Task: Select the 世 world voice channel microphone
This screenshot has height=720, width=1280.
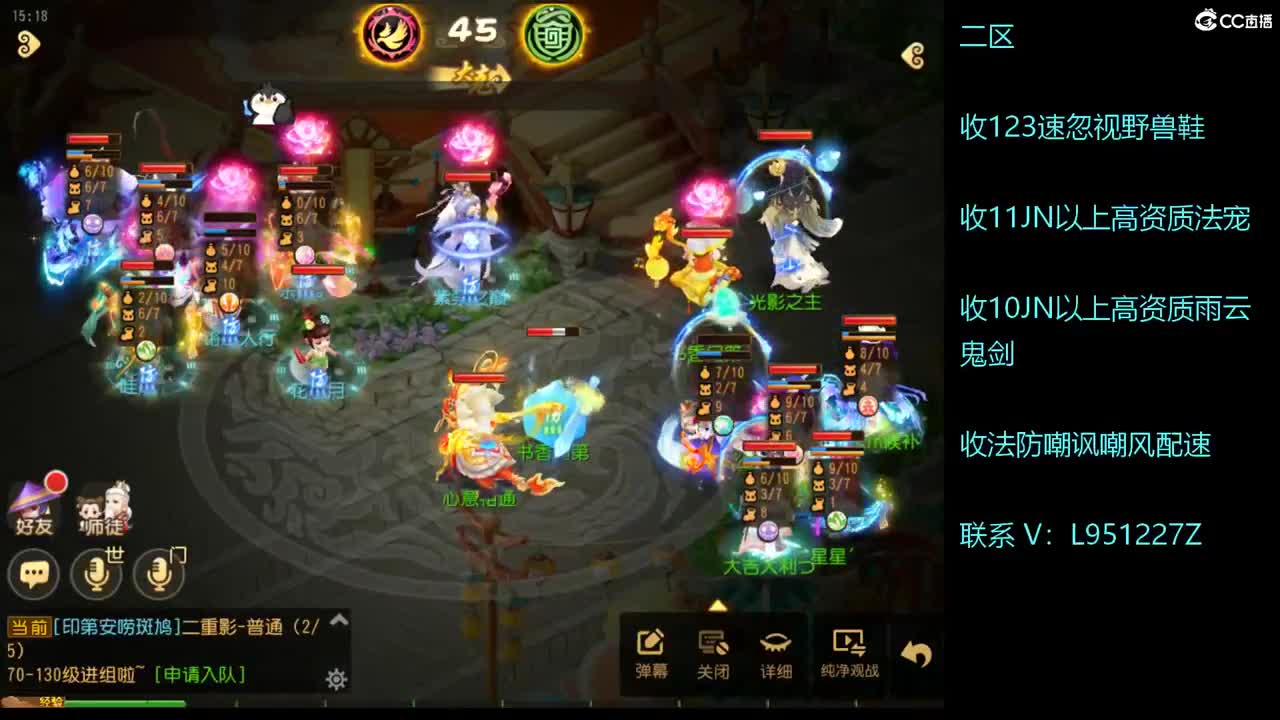Action: coord(95,575)
